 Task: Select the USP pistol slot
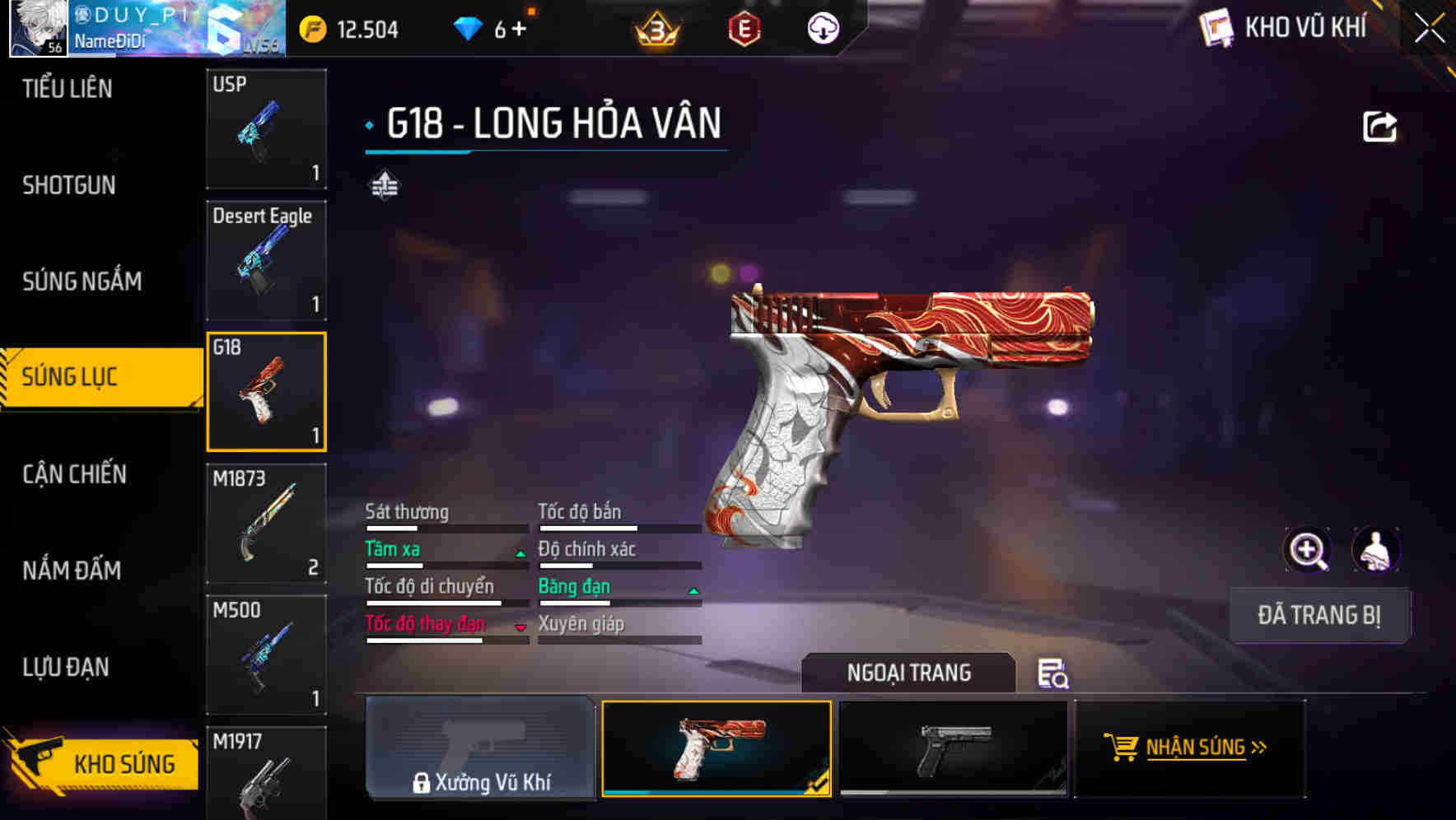pos(266,129)
